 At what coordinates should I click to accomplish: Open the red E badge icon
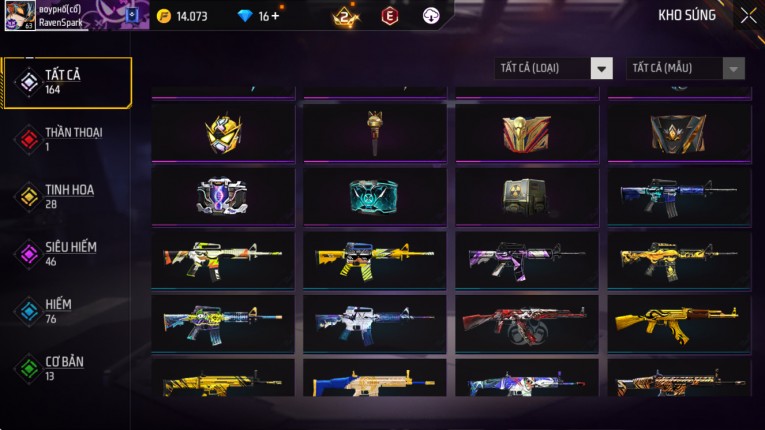coord(389,16)
